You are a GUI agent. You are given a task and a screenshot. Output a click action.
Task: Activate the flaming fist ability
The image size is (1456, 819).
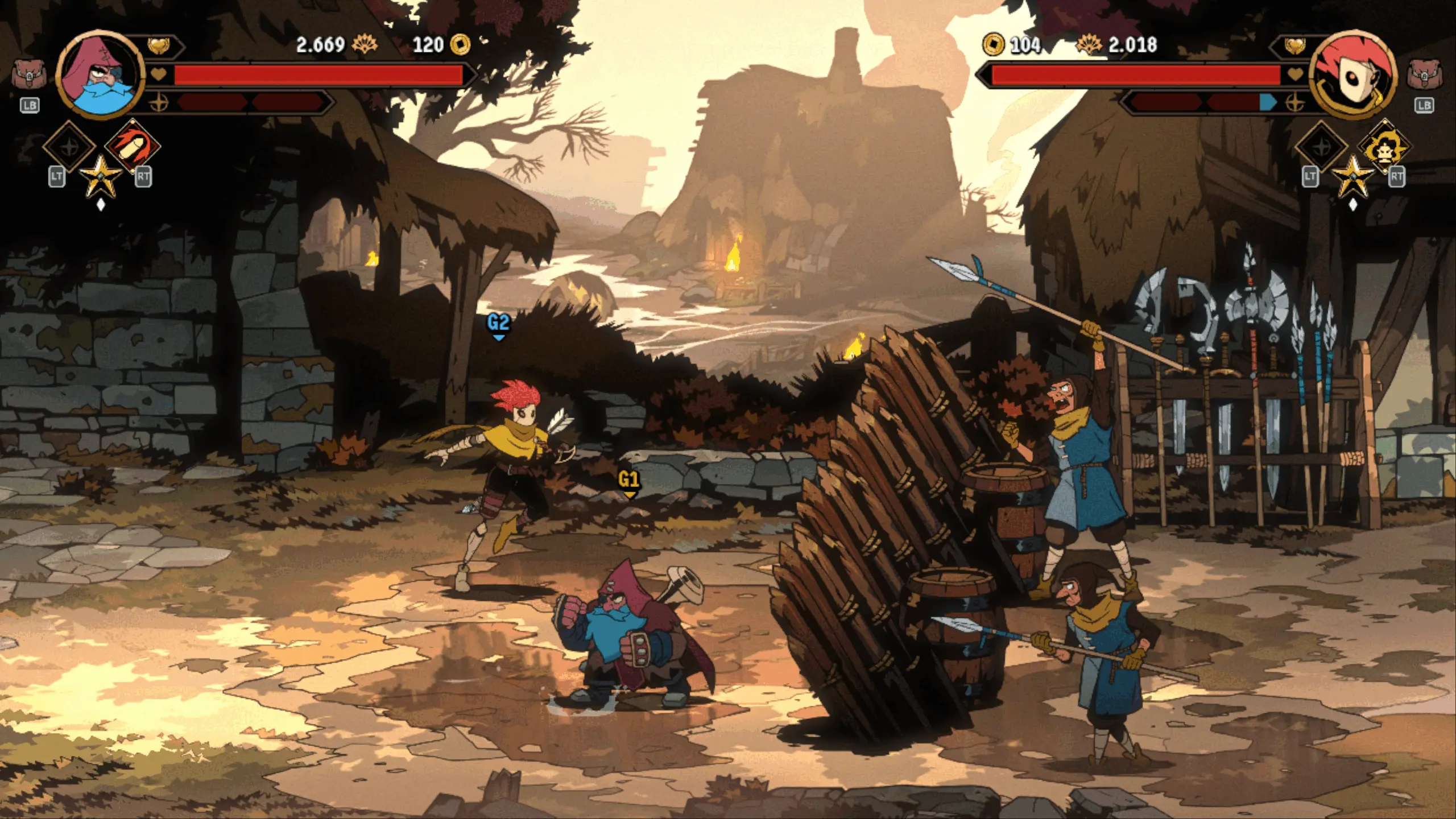pos(133,146)
